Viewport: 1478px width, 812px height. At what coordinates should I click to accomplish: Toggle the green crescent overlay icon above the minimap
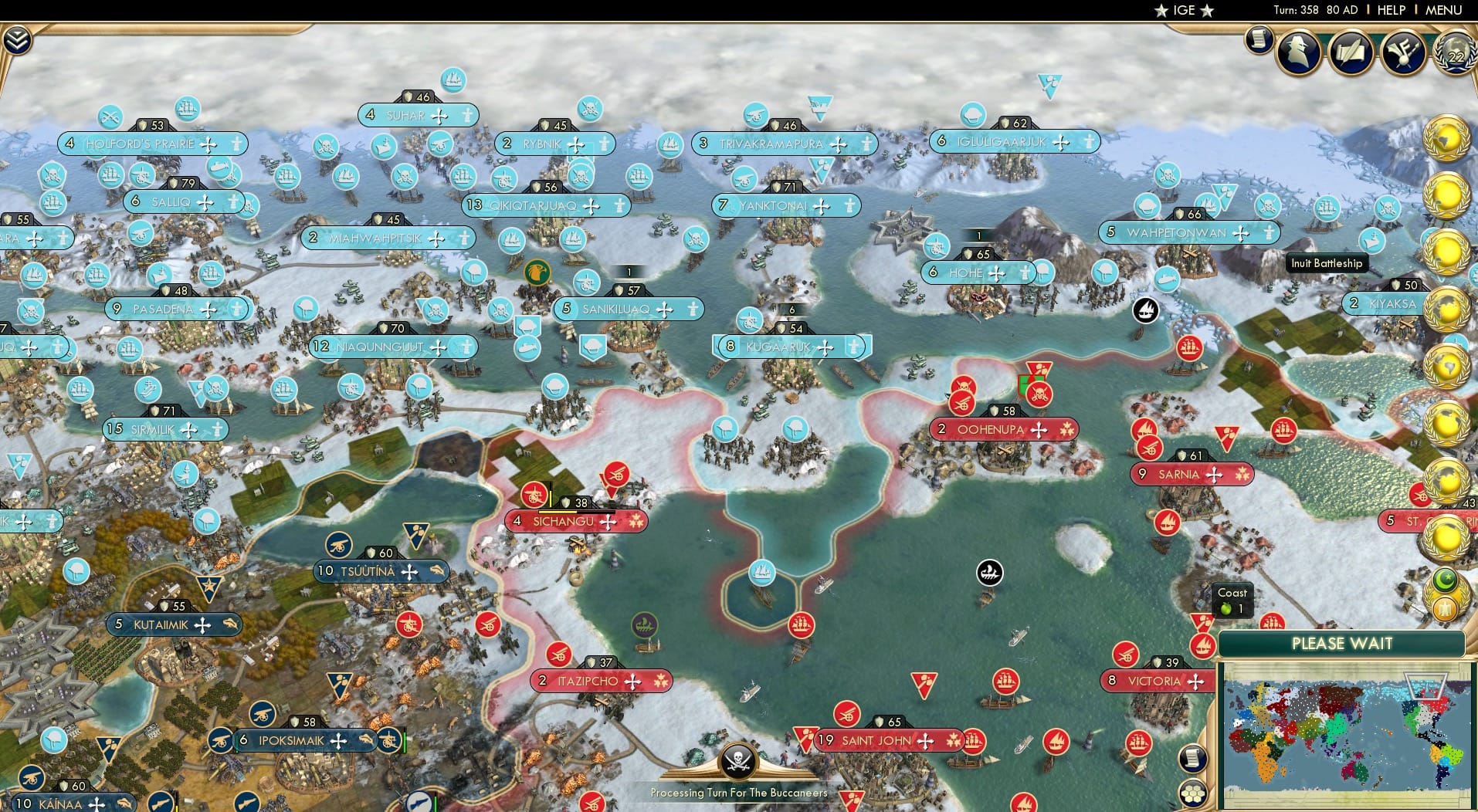coord(1446,580)
